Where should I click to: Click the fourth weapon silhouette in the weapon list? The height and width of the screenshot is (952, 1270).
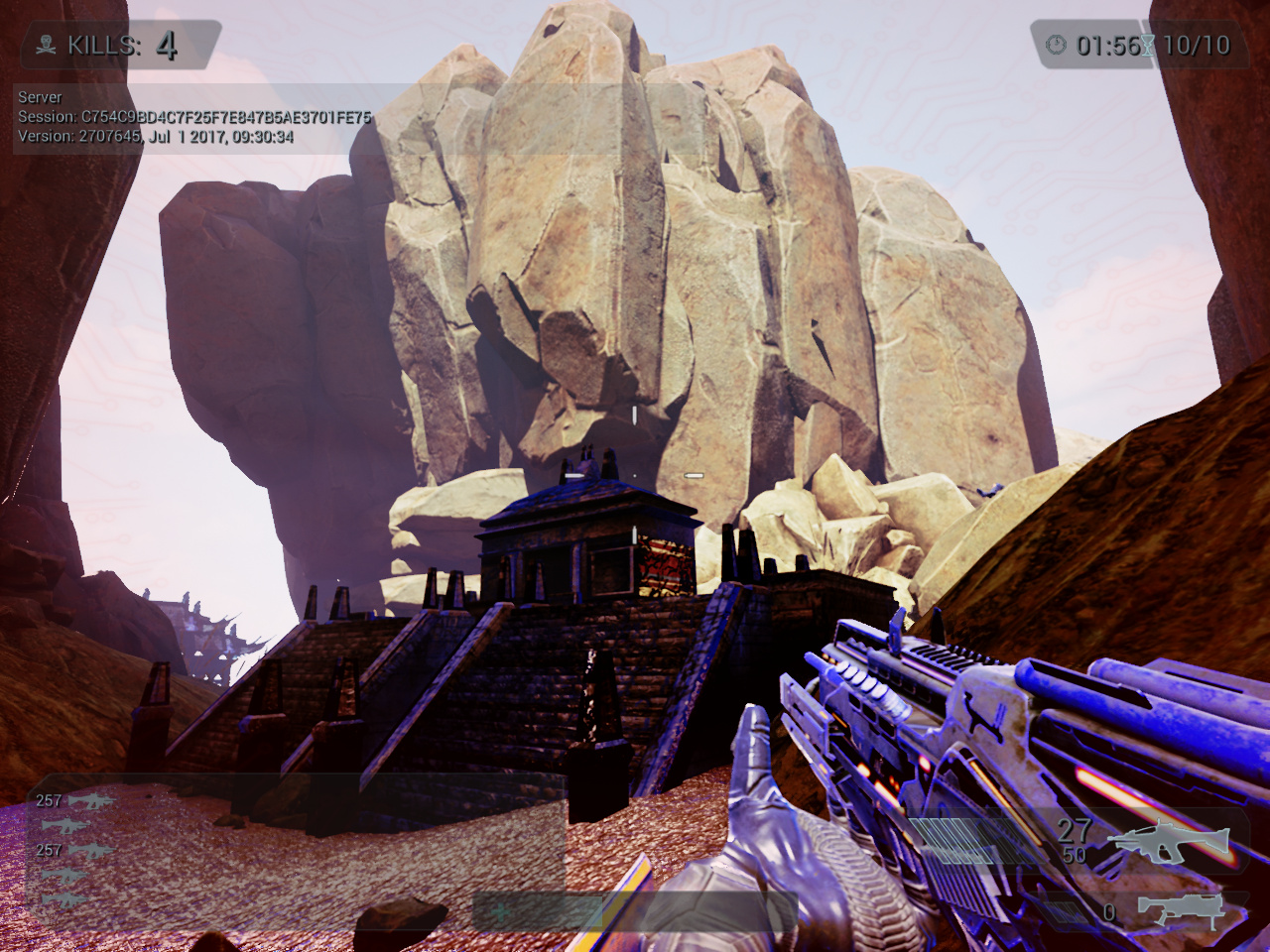tap(65, 875)
